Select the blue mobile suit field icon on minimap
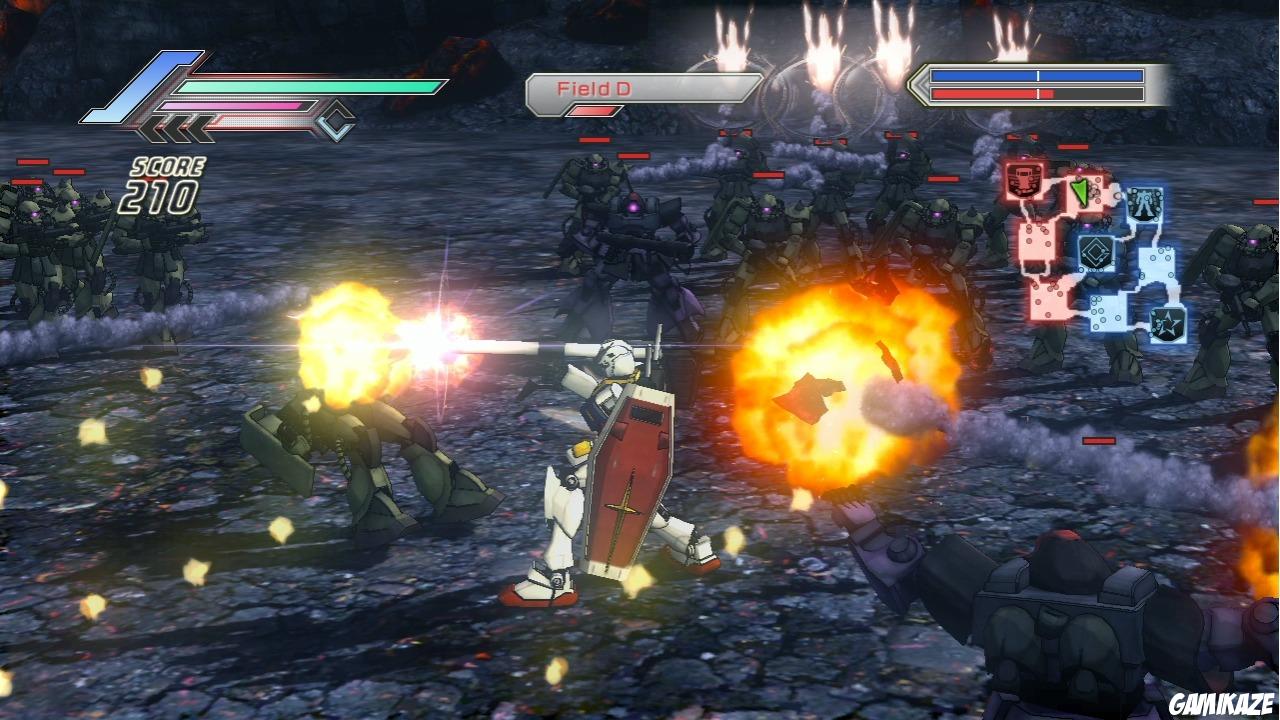 (x=1143, y=201)
